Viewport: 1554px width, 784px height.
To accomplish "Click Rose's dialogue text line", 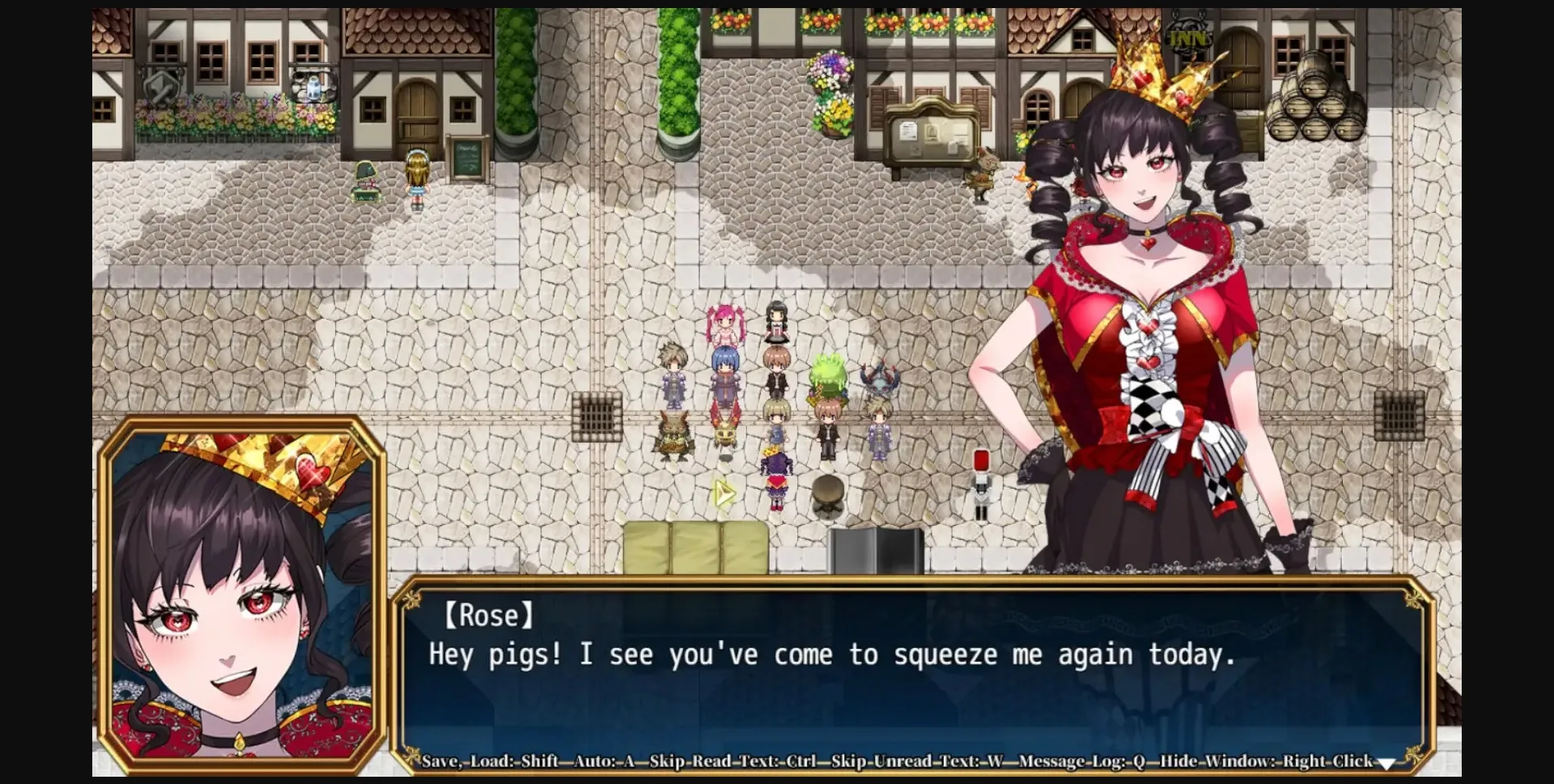I will tap(834, 655).
